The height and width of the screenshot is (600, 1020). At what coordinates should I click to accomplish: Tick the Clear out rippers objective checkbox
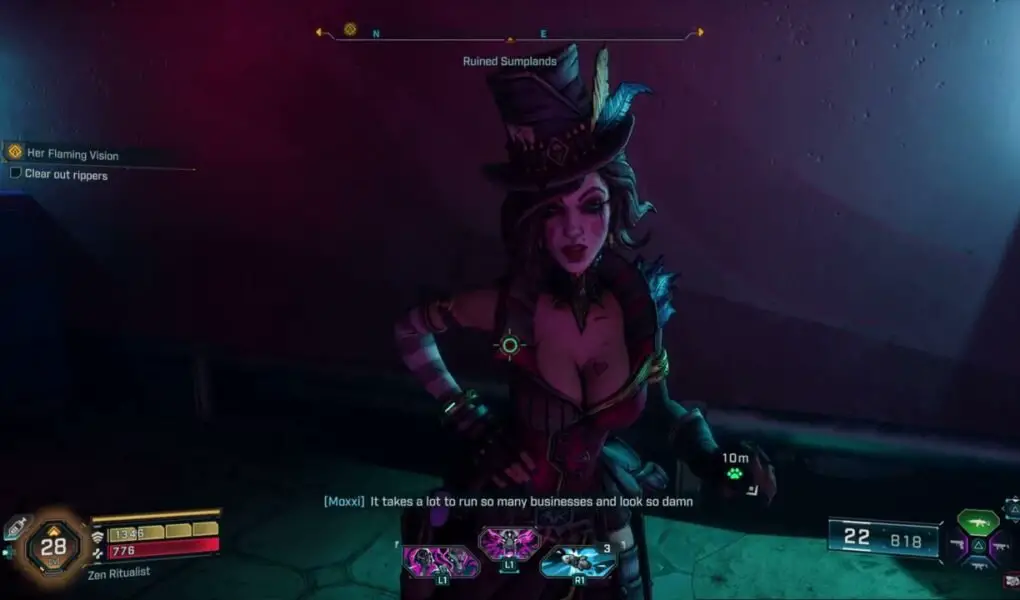click(x=15, y=173)
